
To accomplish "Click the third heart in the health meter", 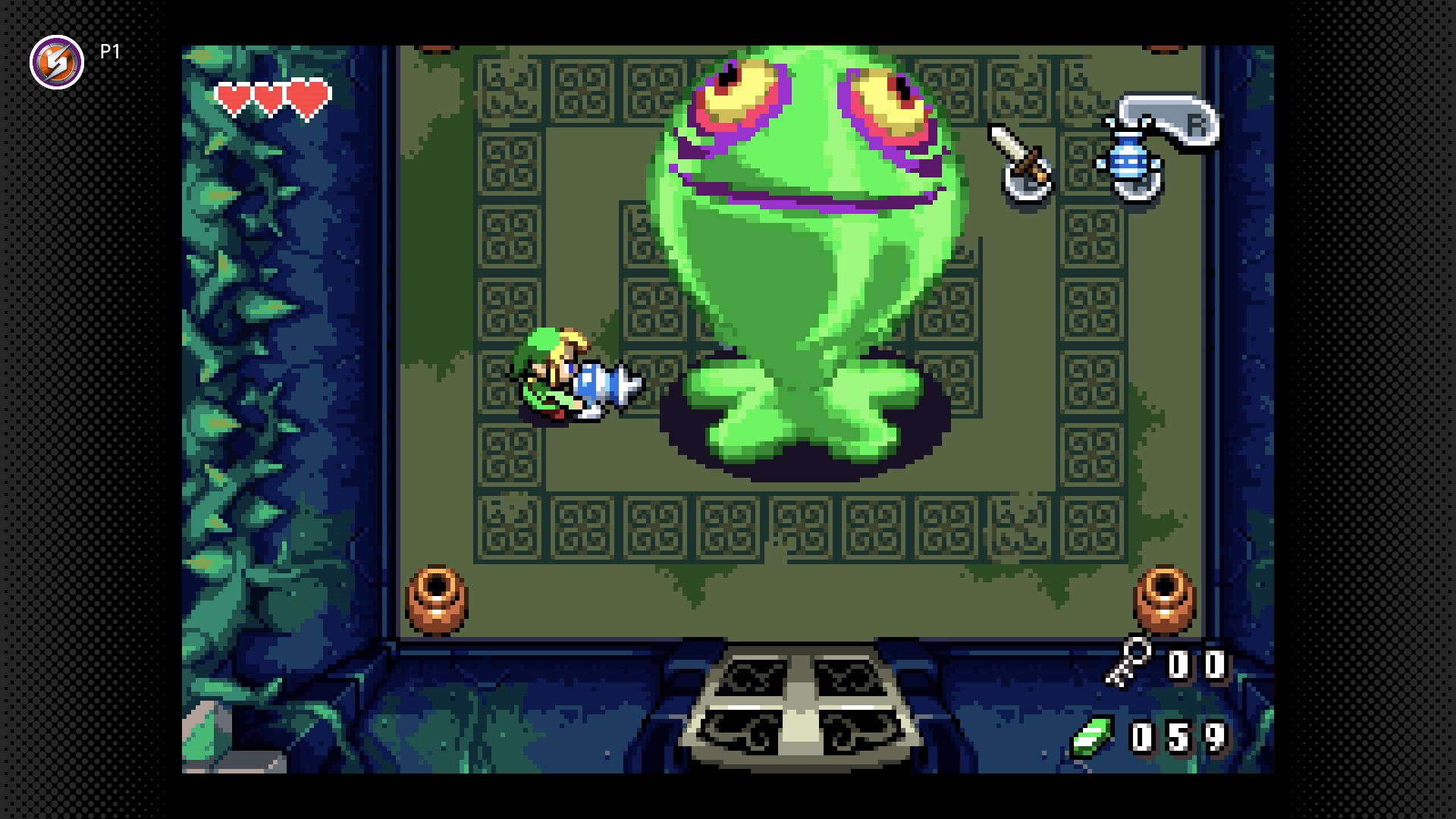I will pyautogui.click(x=306, y=97).
